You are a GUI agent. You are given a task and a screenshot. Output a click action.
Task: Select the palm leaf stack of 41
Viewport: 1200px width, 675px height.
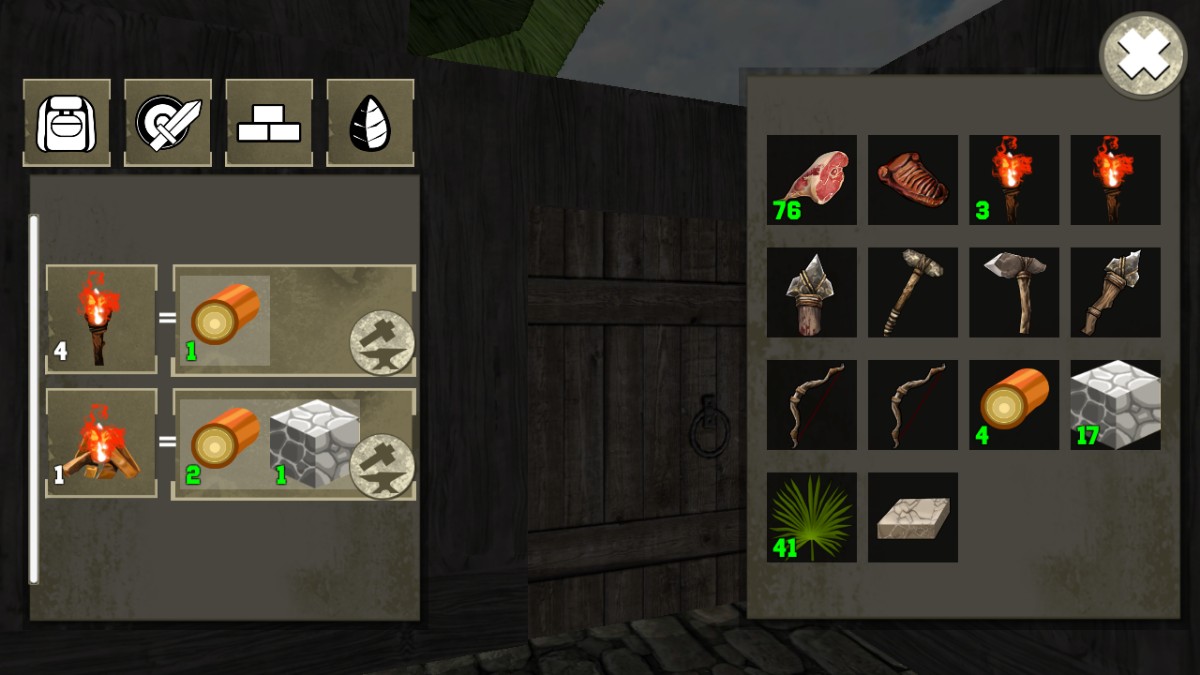click(x=812, y=518)
